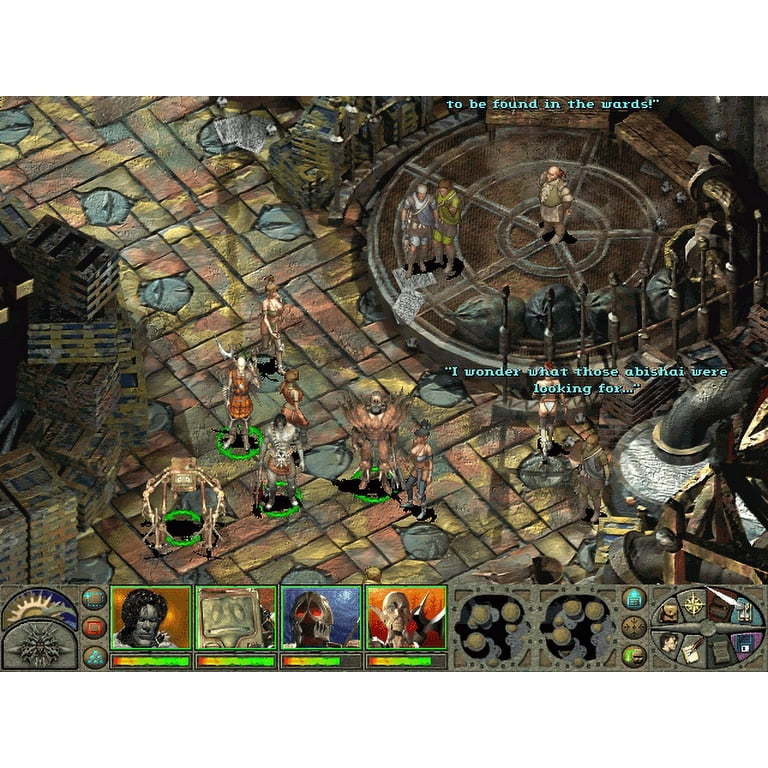Image resolution: width=768 pixels, height=768 pixels.
Task: Click the cyan dashed-rectangle select-all button
Action: (94, 600)
